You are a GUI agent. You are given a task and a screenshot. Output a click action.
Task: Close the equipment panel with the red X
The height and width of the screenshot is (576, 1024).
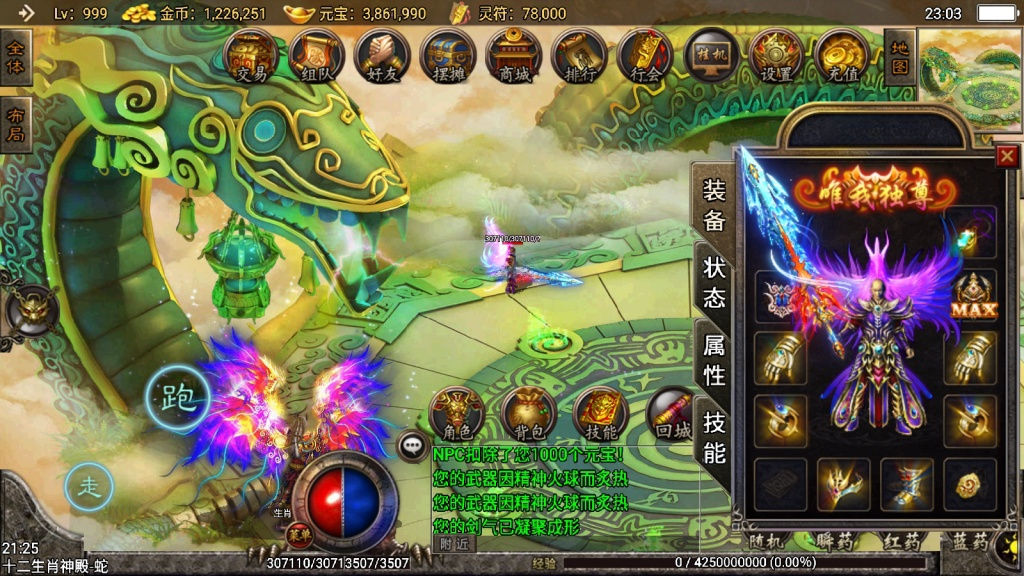[1007, 156]
